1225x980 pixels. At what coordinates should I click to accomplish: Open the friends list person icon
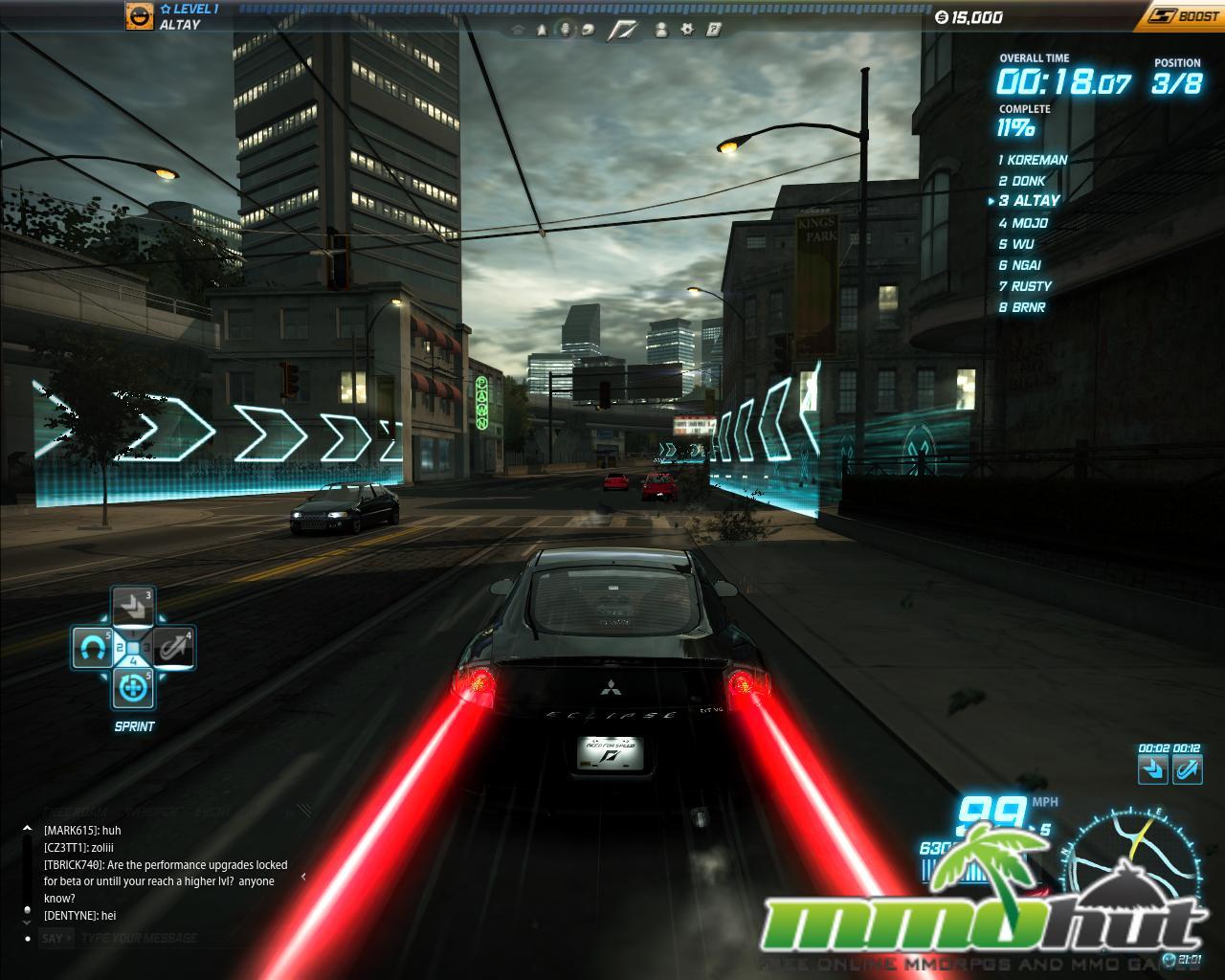(x=661, y=30)
